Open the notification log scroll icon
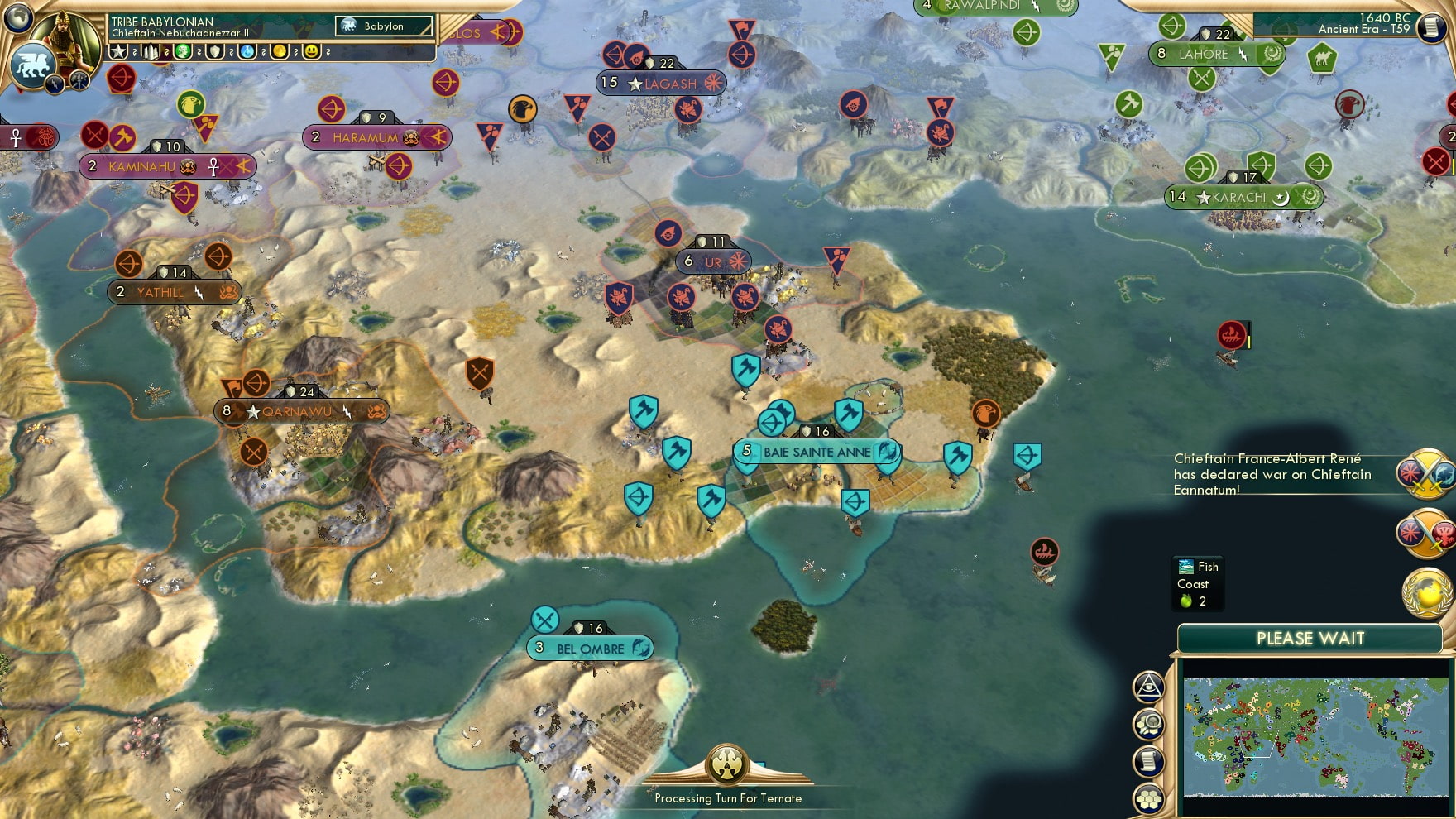Screen dimensions: 1456x819 coord(1148,760)
